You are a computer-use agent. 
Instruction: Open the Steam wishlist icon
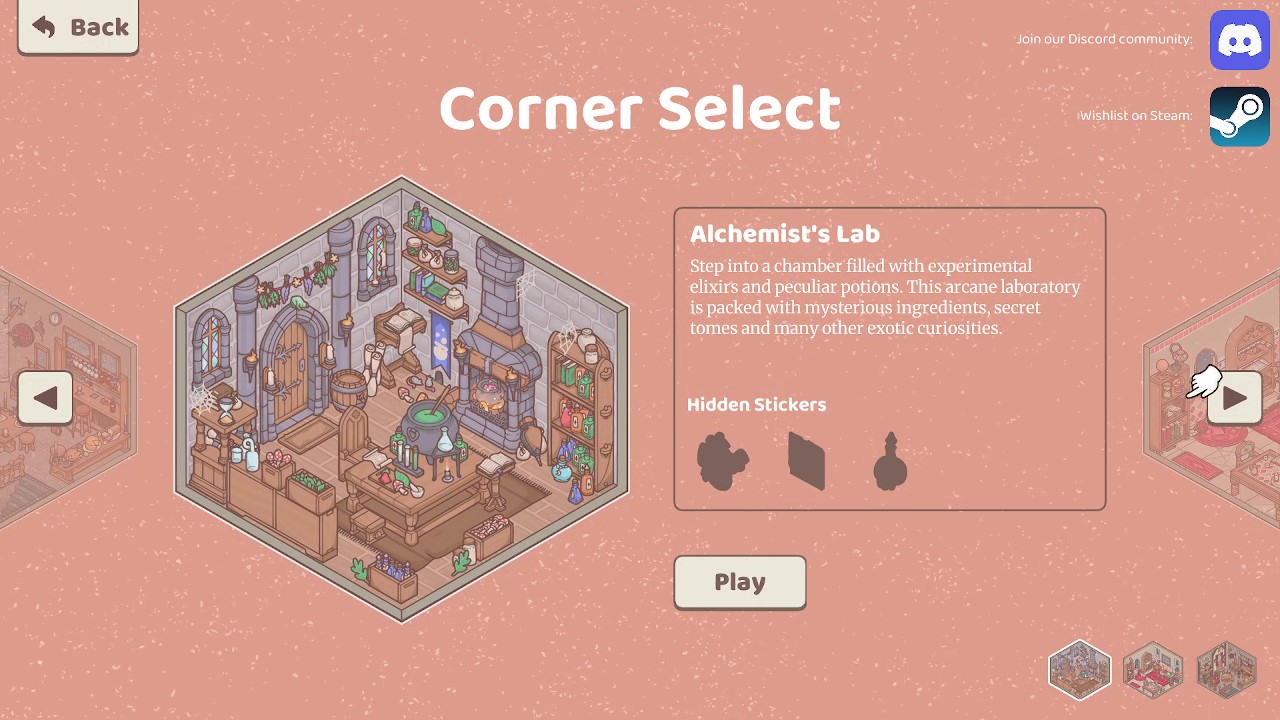tap(1239, 116)
